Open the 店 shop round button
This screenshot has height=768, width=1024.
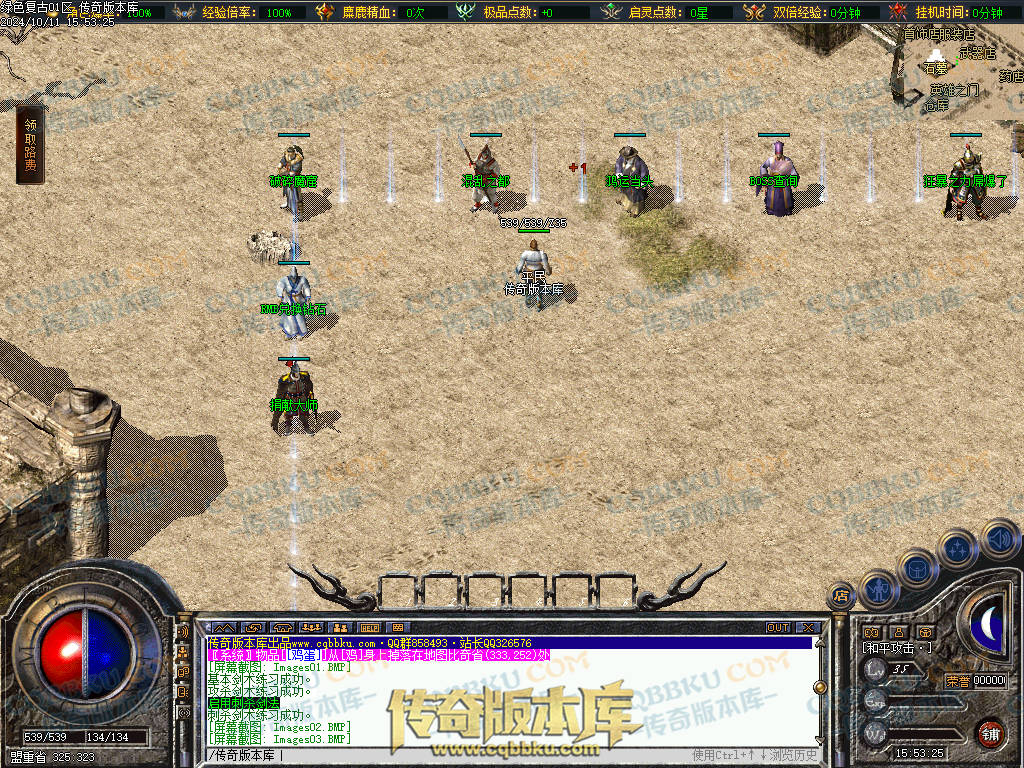(841, 596)
